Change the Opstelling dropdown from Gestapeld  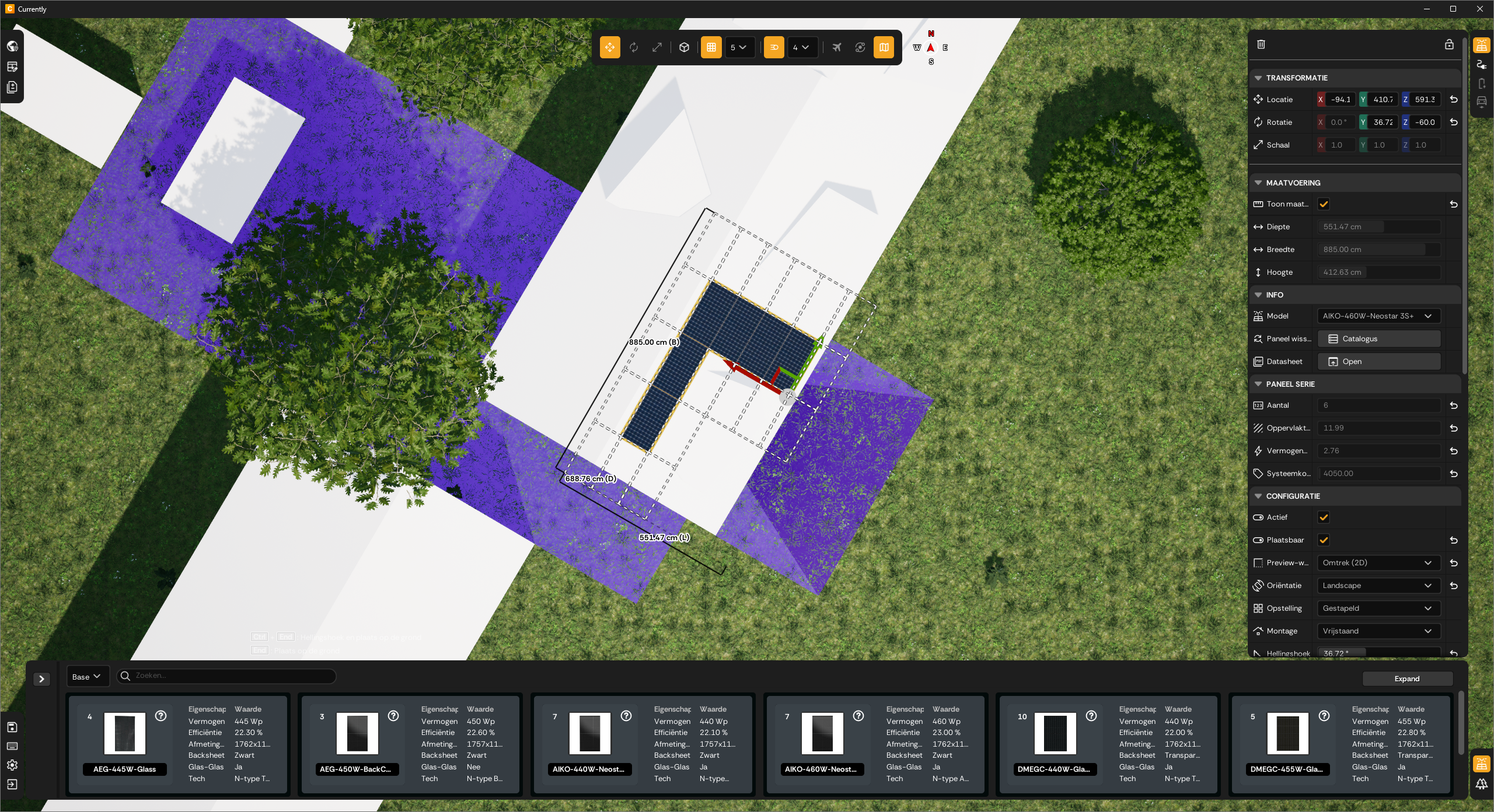click(1377, 608)
